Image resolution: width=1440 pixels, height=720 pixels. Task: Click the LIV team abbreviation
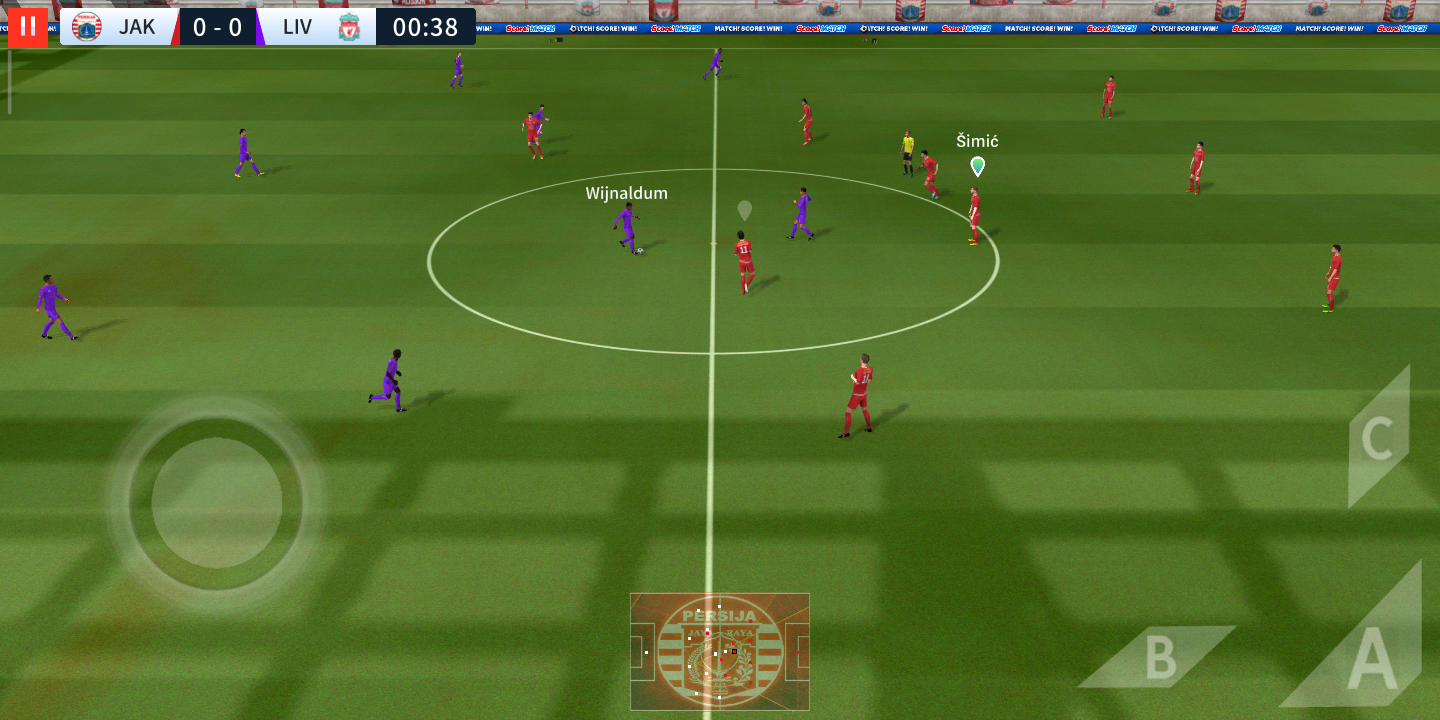point(295,27)
